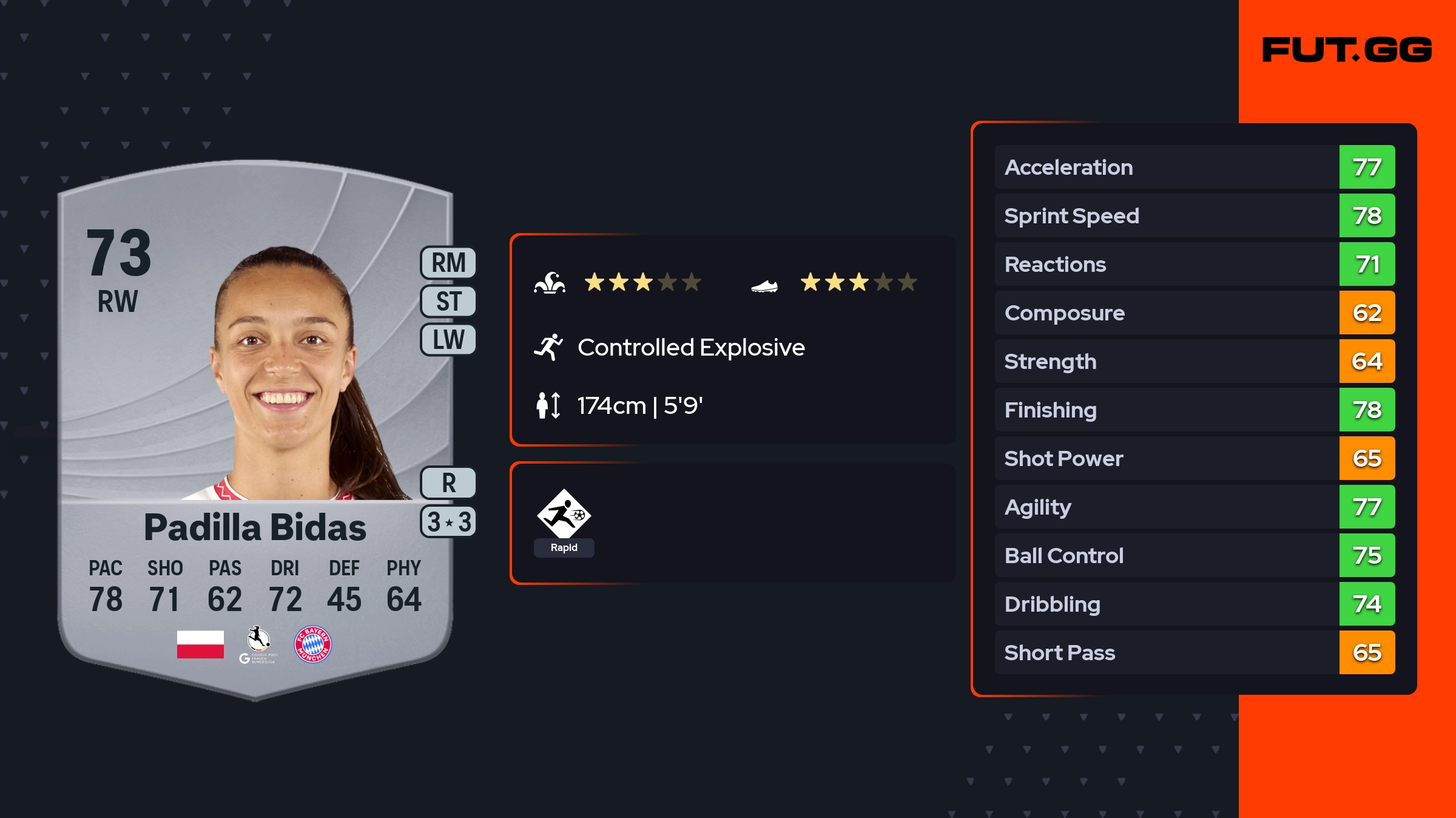Click the Frauen-Bundesliga league logo
The height and width of the screenshot is (818, 1456).
click(258, 644)
